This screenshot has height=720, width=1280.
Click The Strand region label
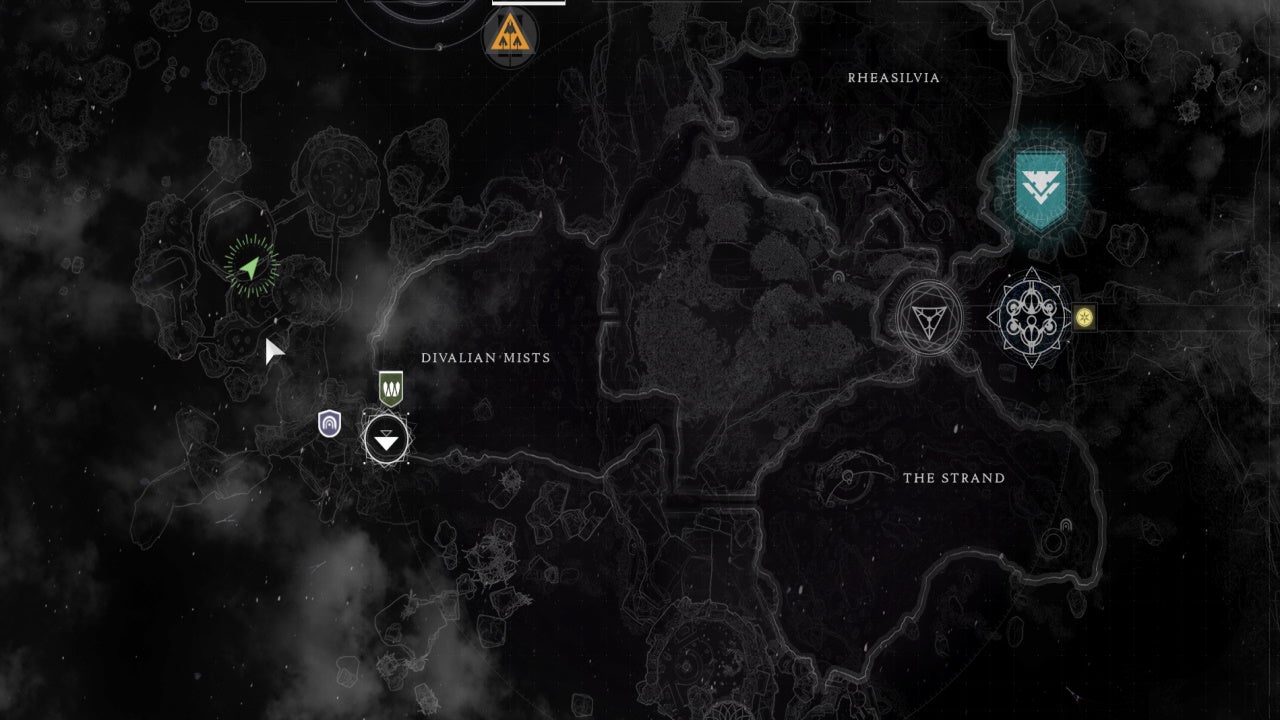click(x=953, y=478)
